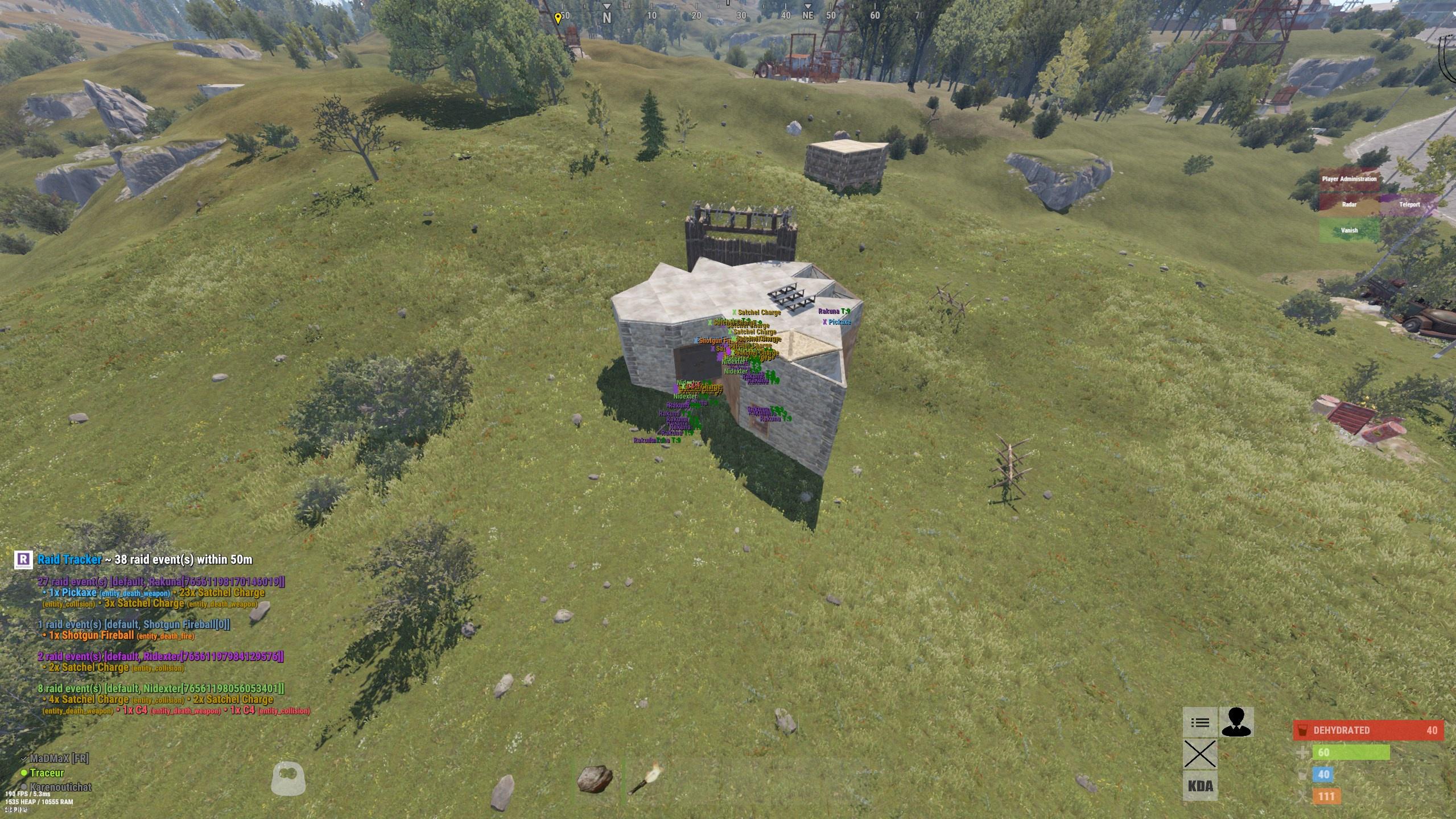Select the rock in the hotbar
Image resolution: width=1456 pixels, height=819 pixels.
tap(594, 779)
